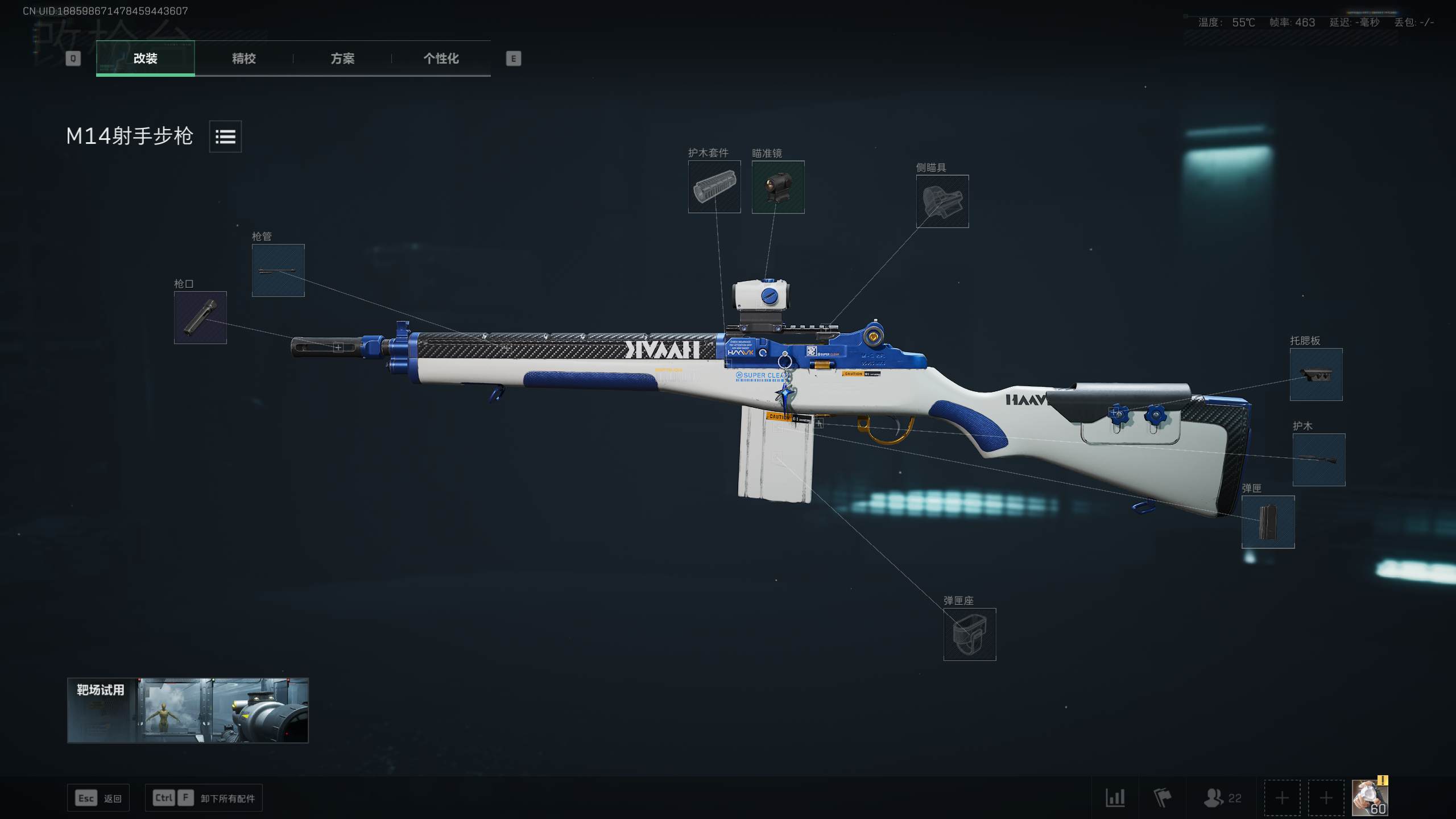The height and width of the screenshot is (819, 1456).
Task: Switch to the 改装 tab
Action: point(145,58)
